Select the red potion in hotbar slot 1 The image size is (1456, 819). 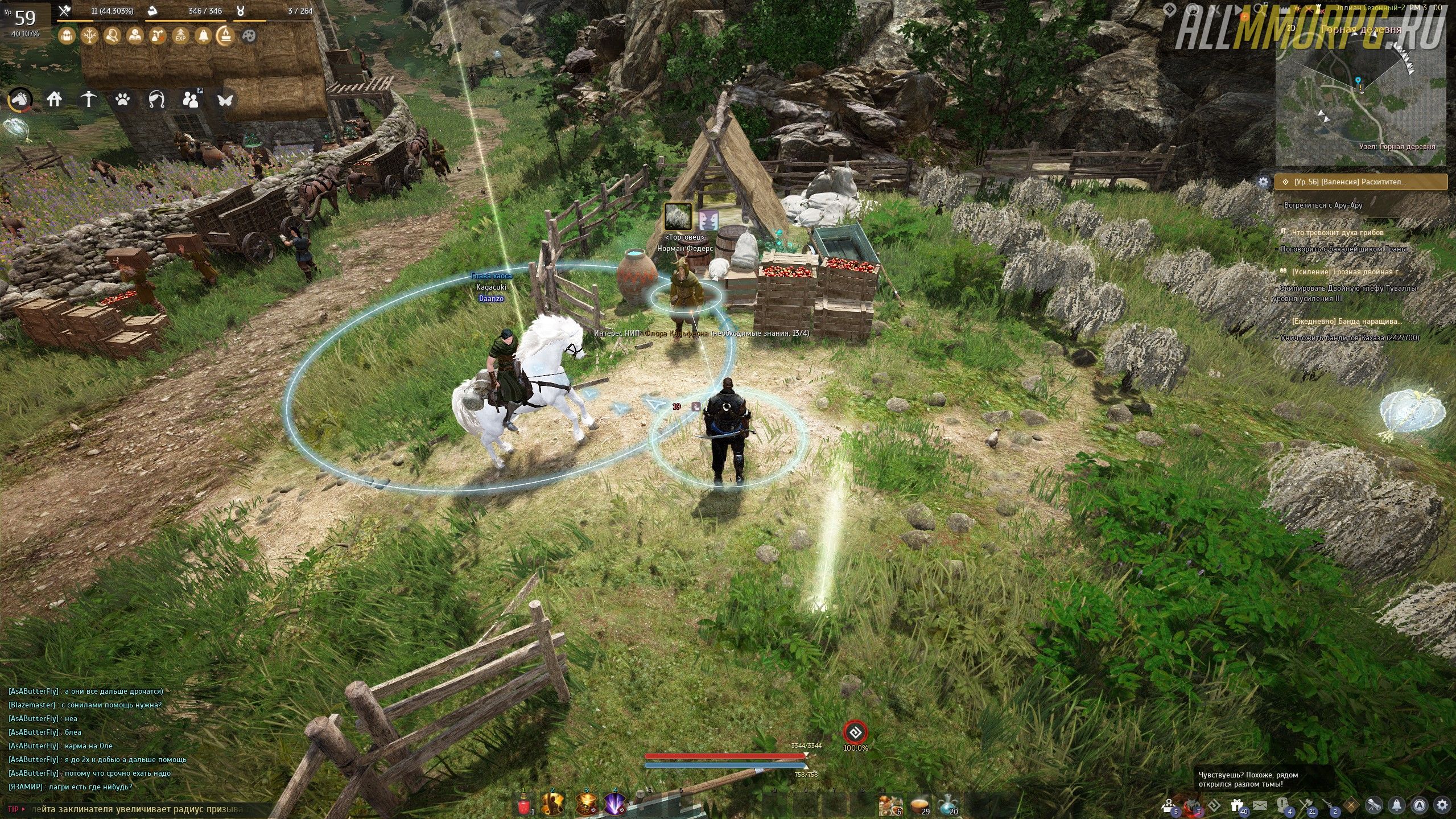point(524,805)
